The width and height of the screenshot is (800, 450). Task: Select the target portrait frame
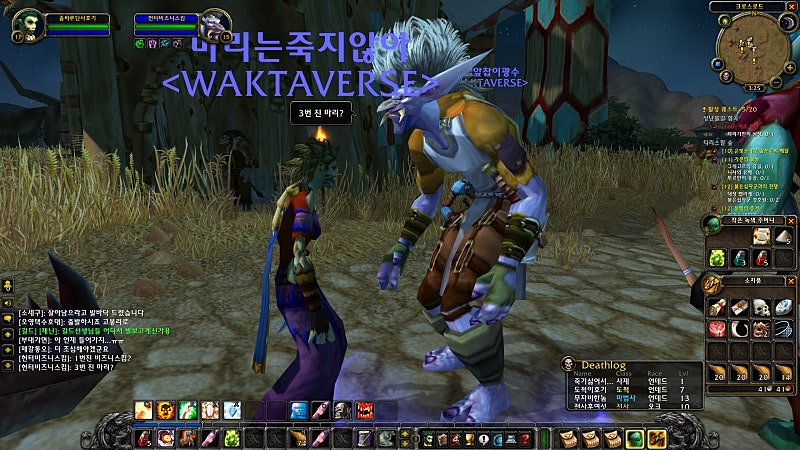tap(213, 25)
